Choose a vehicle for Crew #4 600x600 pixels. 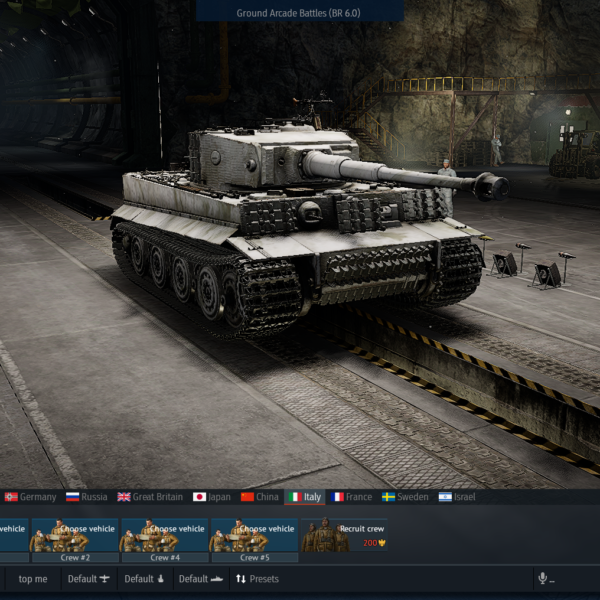click(x=163, y=536)
